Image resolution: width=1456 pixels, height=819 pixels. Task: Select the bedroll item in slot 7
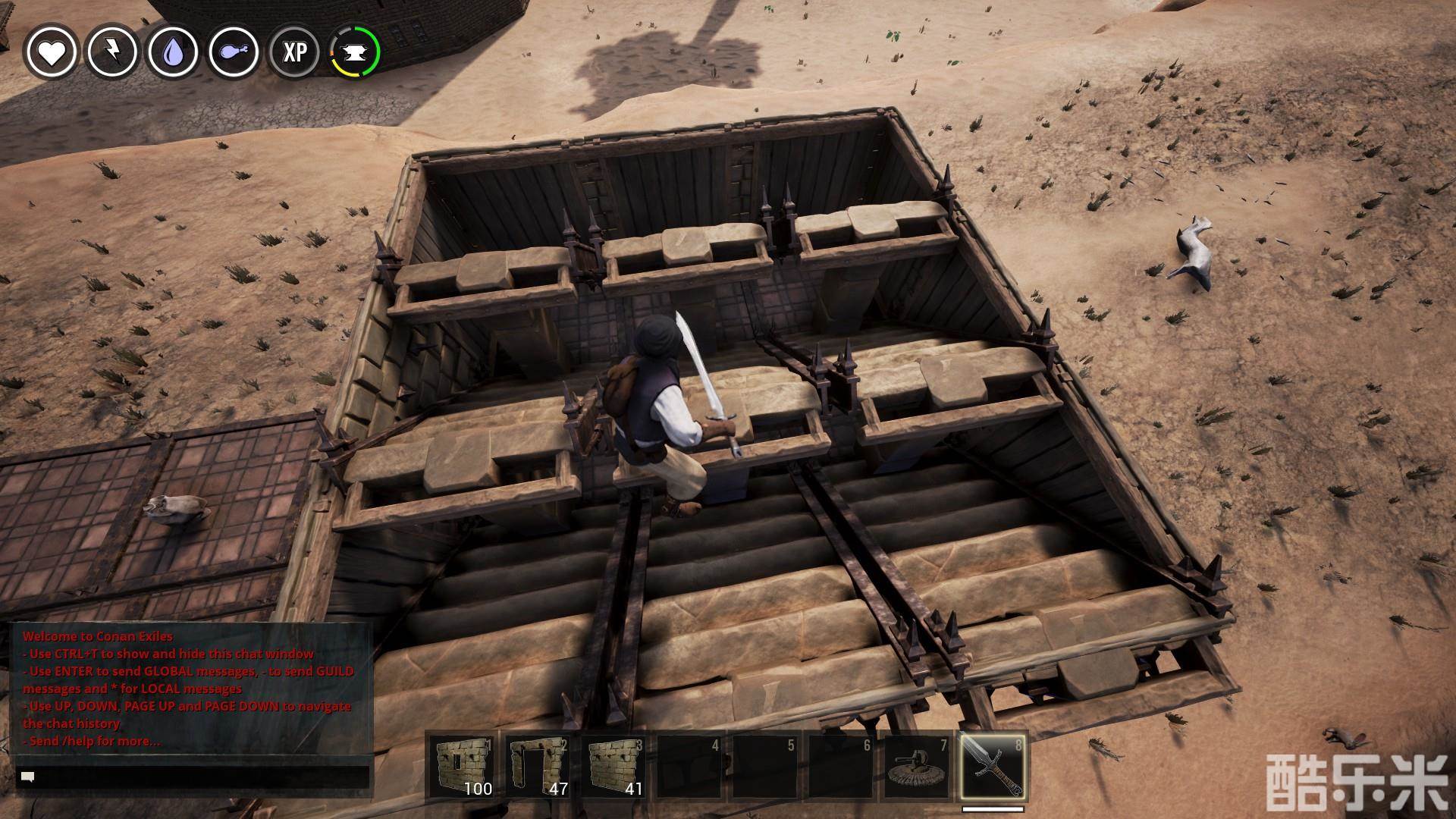pyautogui.click(x=917, y=767)
